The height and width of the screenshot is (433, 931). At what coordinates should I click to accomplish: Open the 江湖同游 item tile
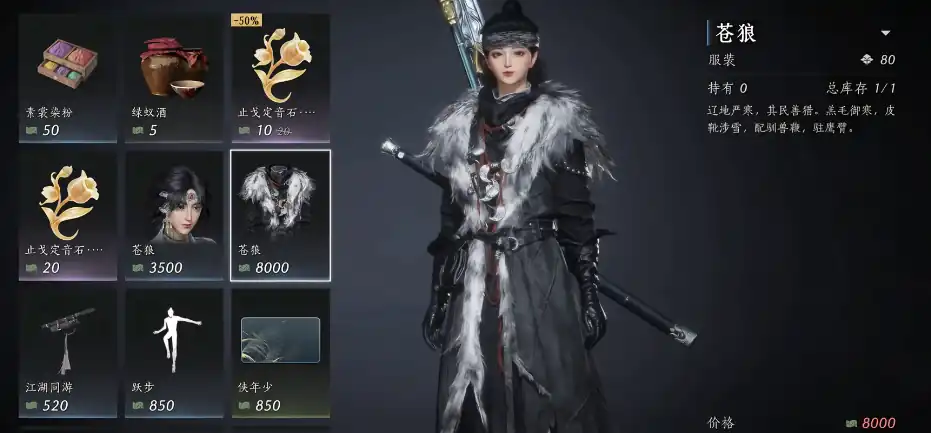68,352
